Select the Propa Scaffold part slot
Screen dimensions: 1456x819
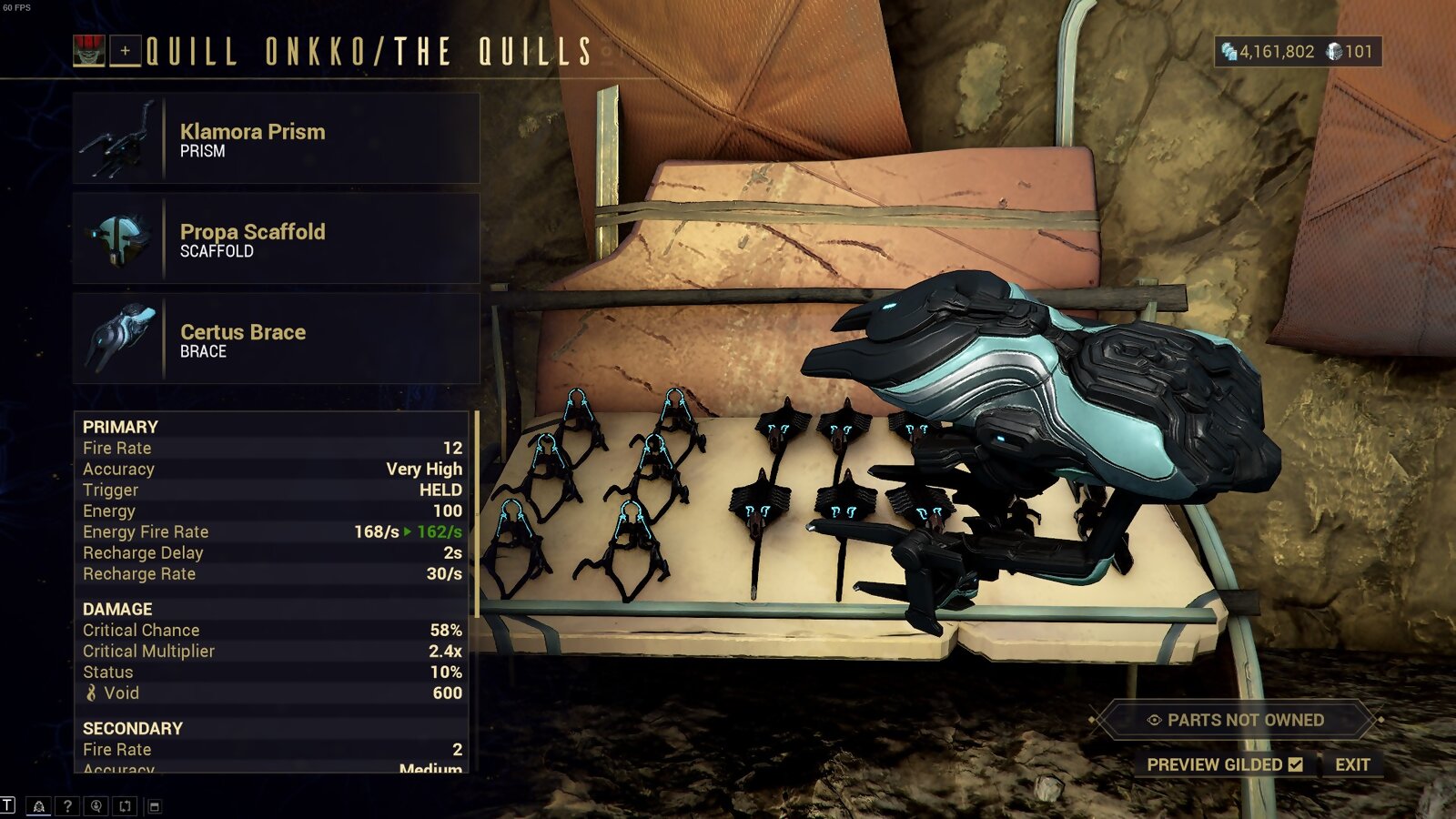click(273, 239)
